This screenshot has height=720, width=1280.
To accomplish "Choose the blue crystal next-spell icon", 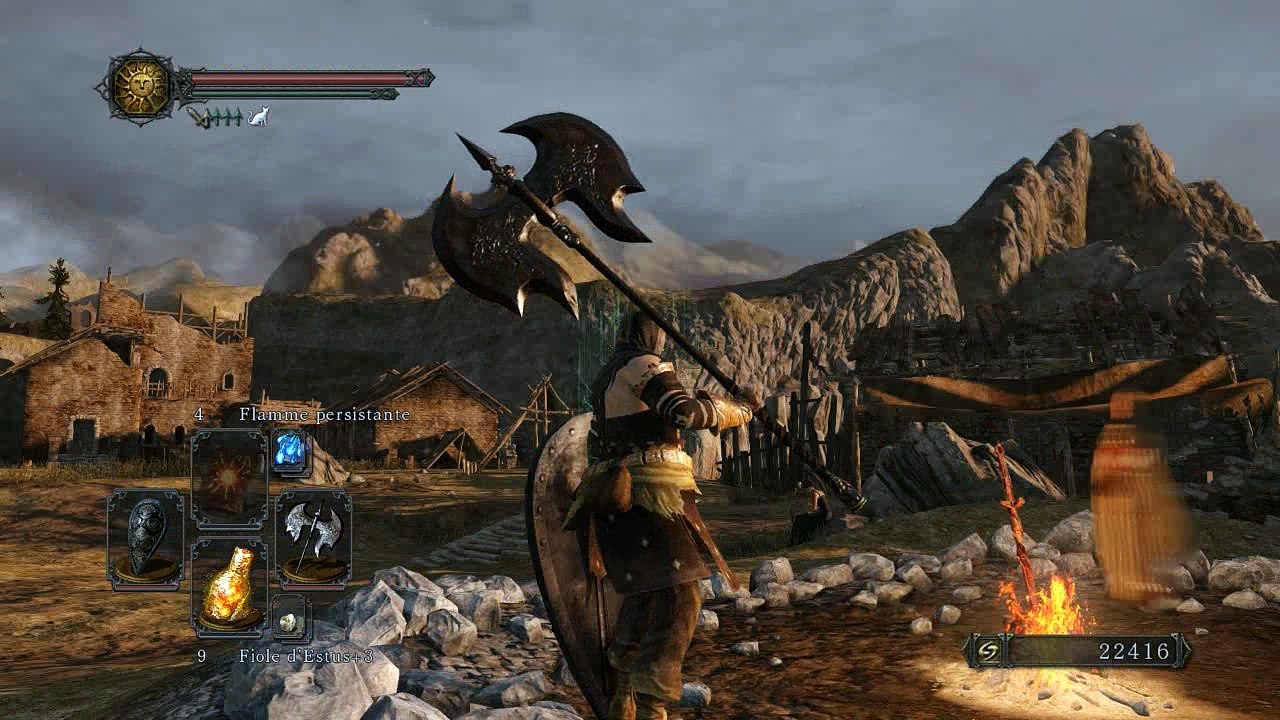I will (291, 452).
